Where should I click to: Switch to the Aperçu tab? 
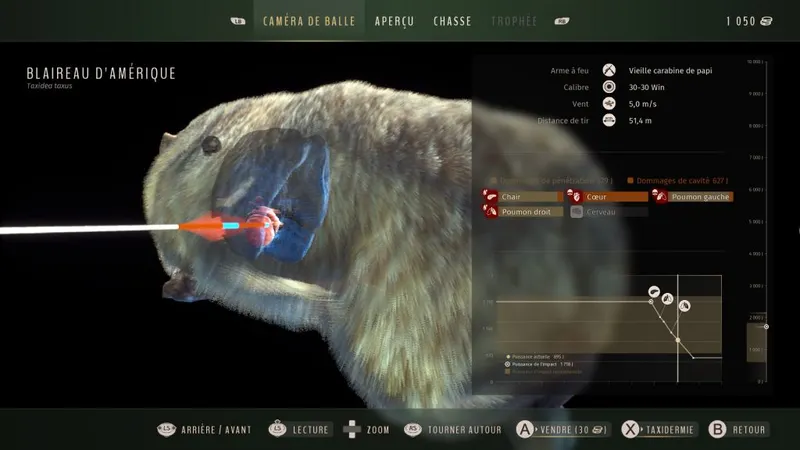[x=394, y=21]
